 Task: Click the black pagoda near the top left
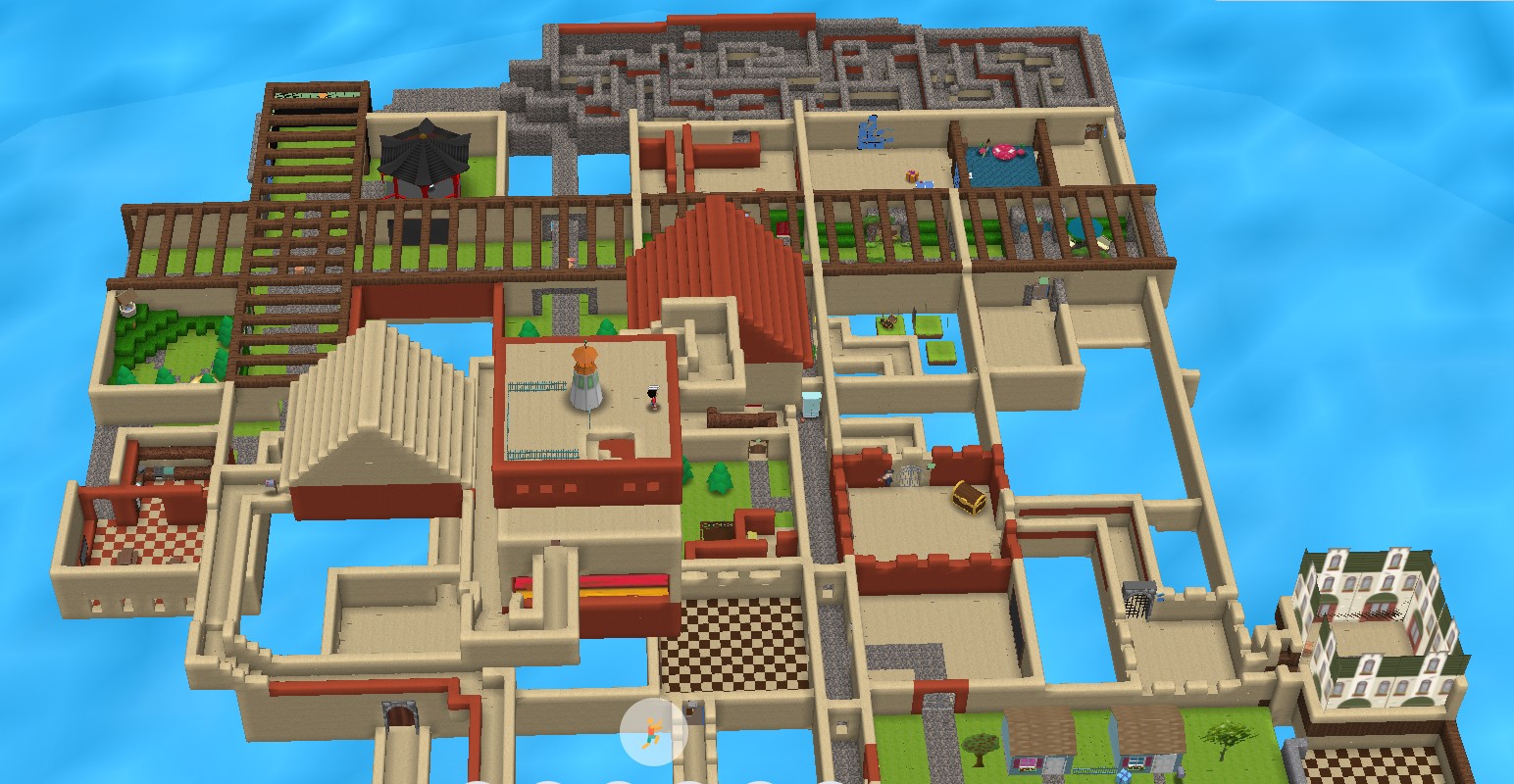click(422, 157)
